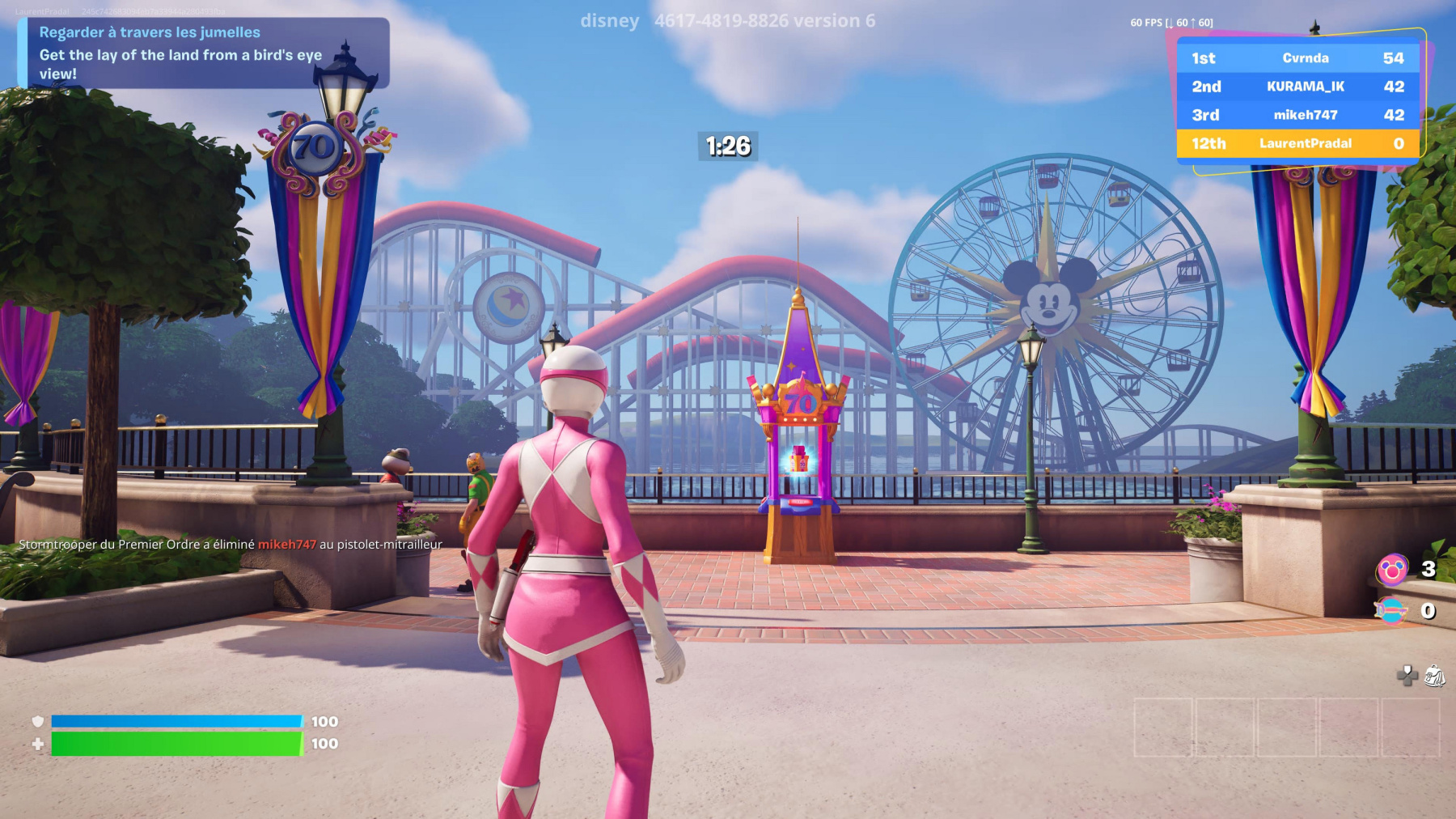Screen dimensions: 1456x819
Task: Choose the KURAMA_IK leaderboard row
Action: [x=1297, y=87]
